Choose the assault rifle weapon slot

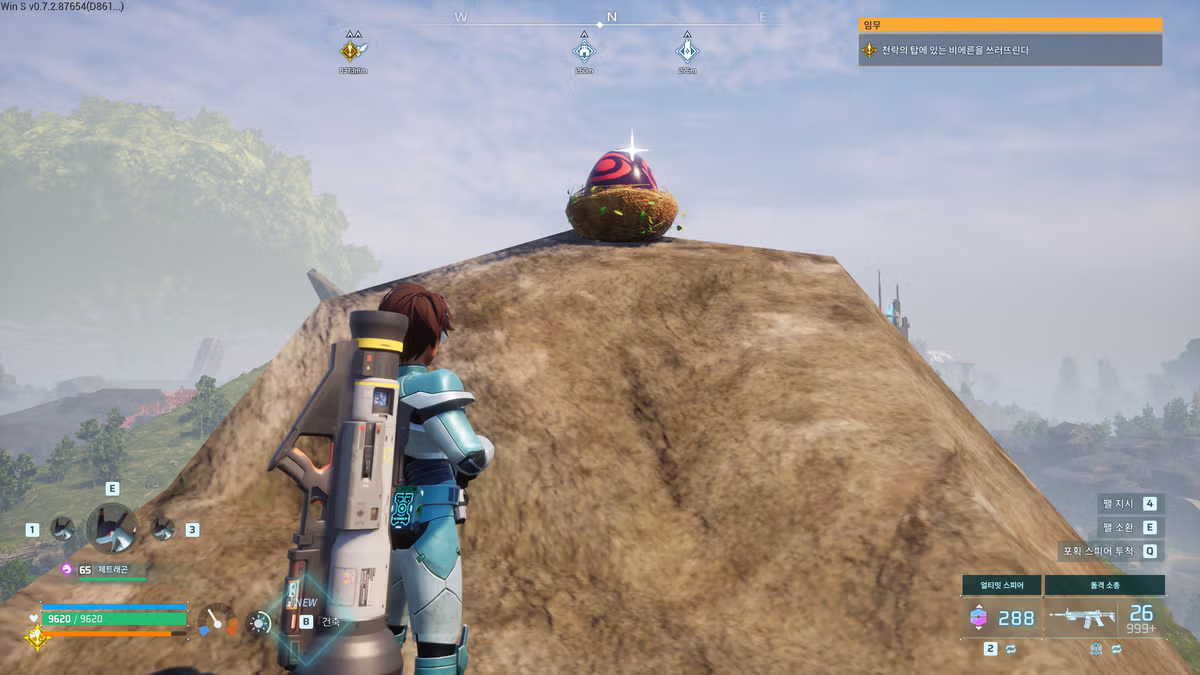pos(1104,618)
